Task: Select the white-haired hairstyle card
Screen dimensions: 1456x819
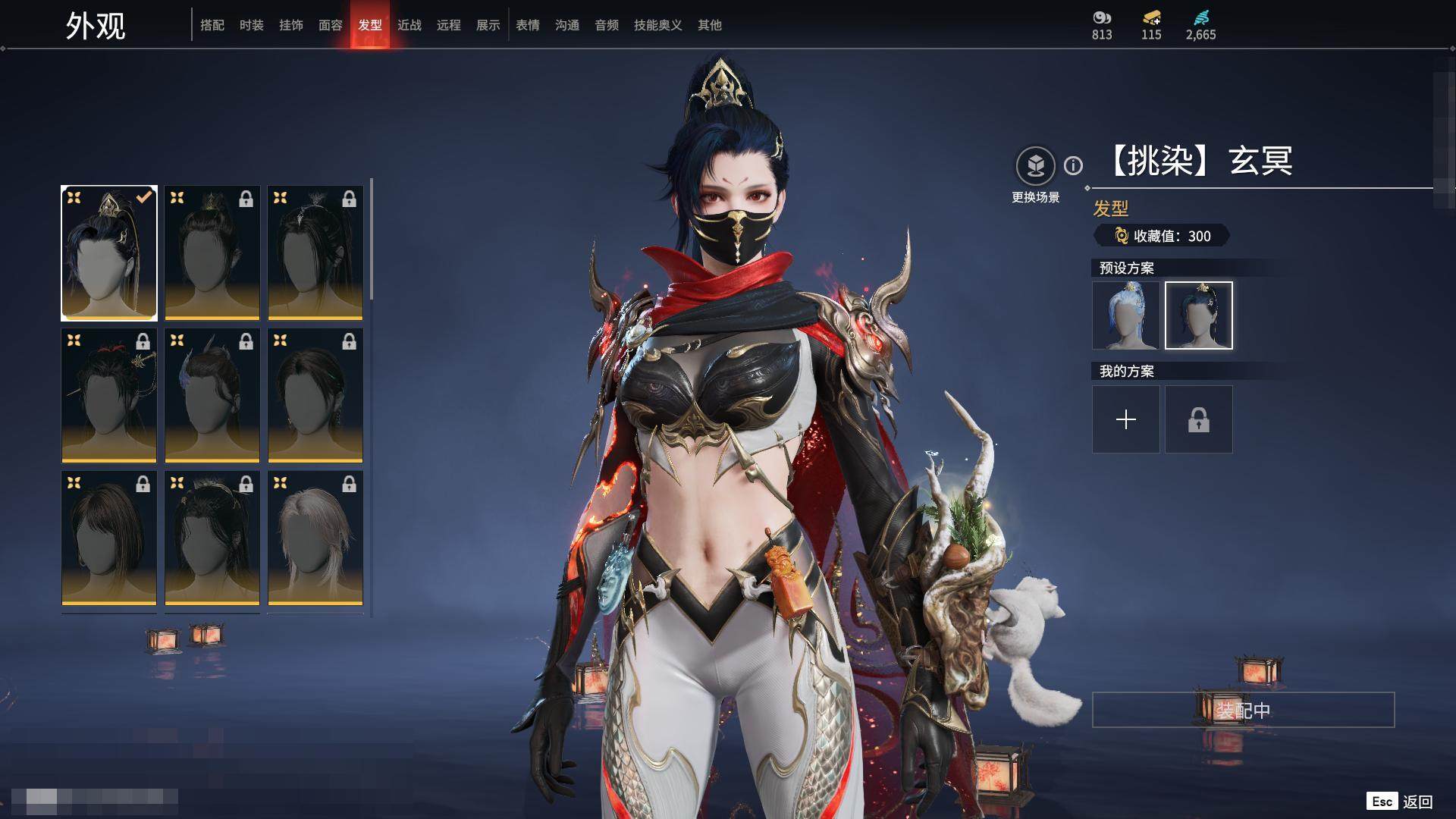Action: [x=315, y=538]
